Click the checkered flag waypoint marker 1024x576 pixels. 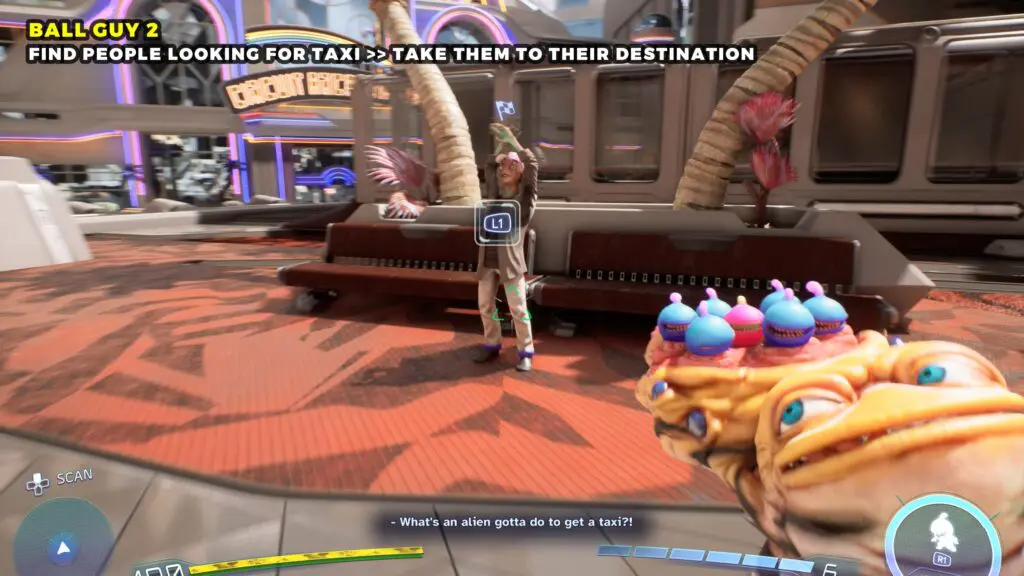(505, 108)
